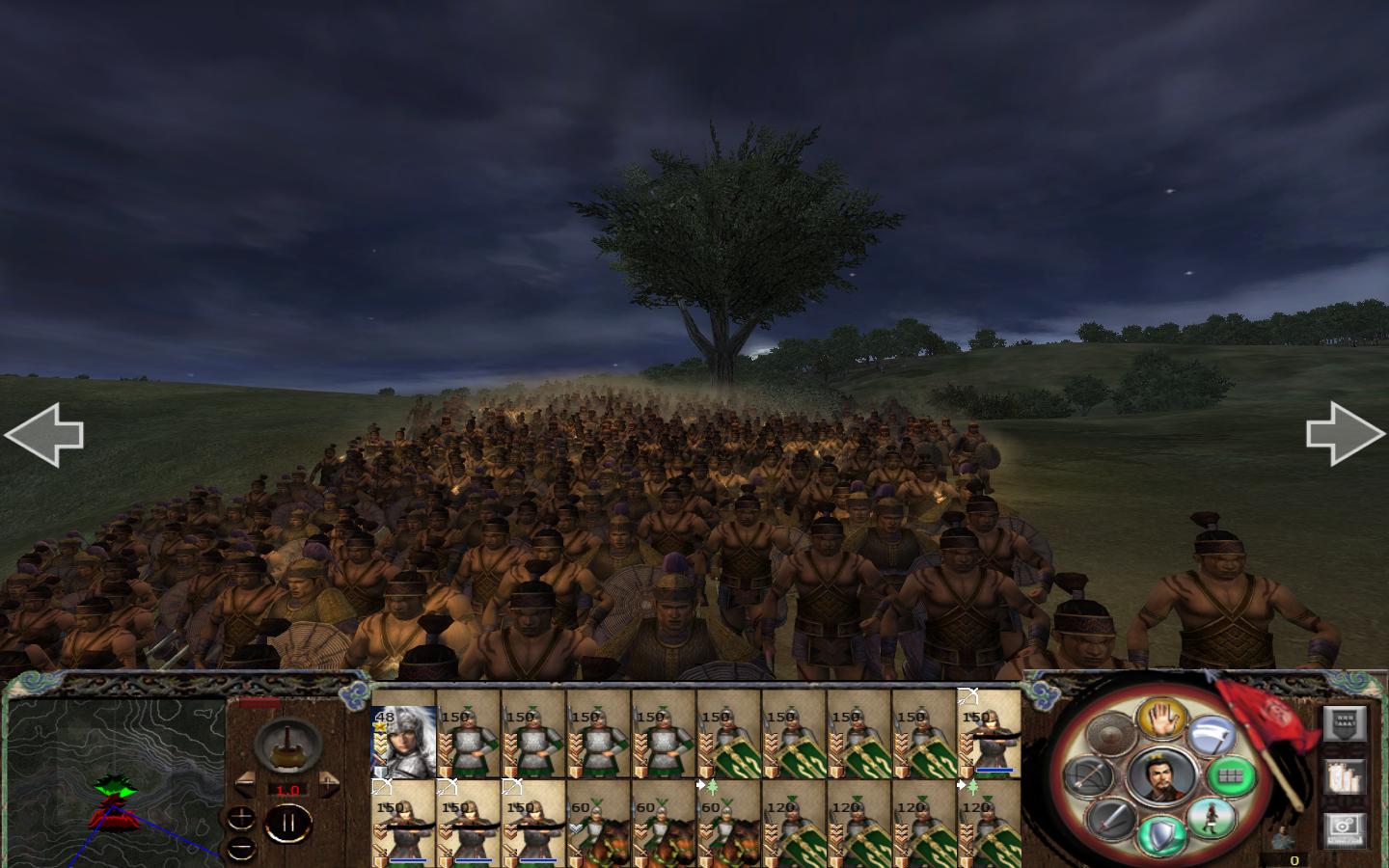Click the gong icon on the command wheel
This screenshot has width=1389, height=868.
pos(1109,733)
